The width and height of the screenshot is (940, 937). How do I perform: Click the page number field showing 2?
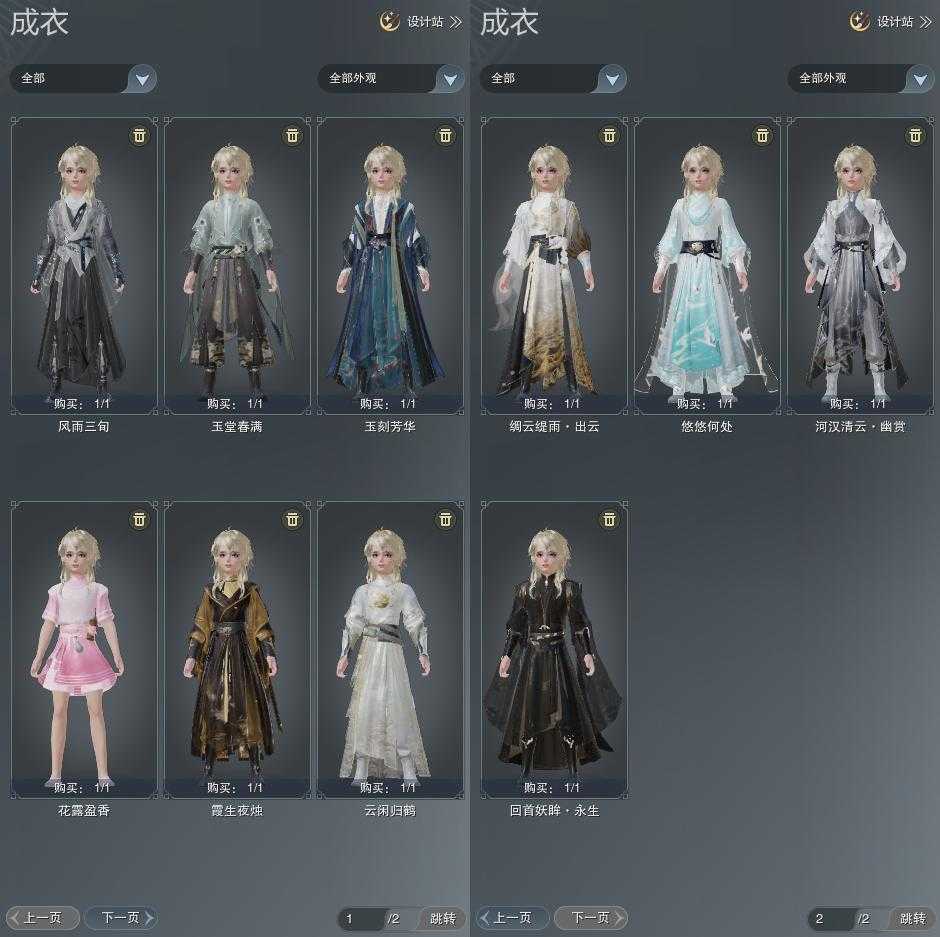(x=828, y=918)
